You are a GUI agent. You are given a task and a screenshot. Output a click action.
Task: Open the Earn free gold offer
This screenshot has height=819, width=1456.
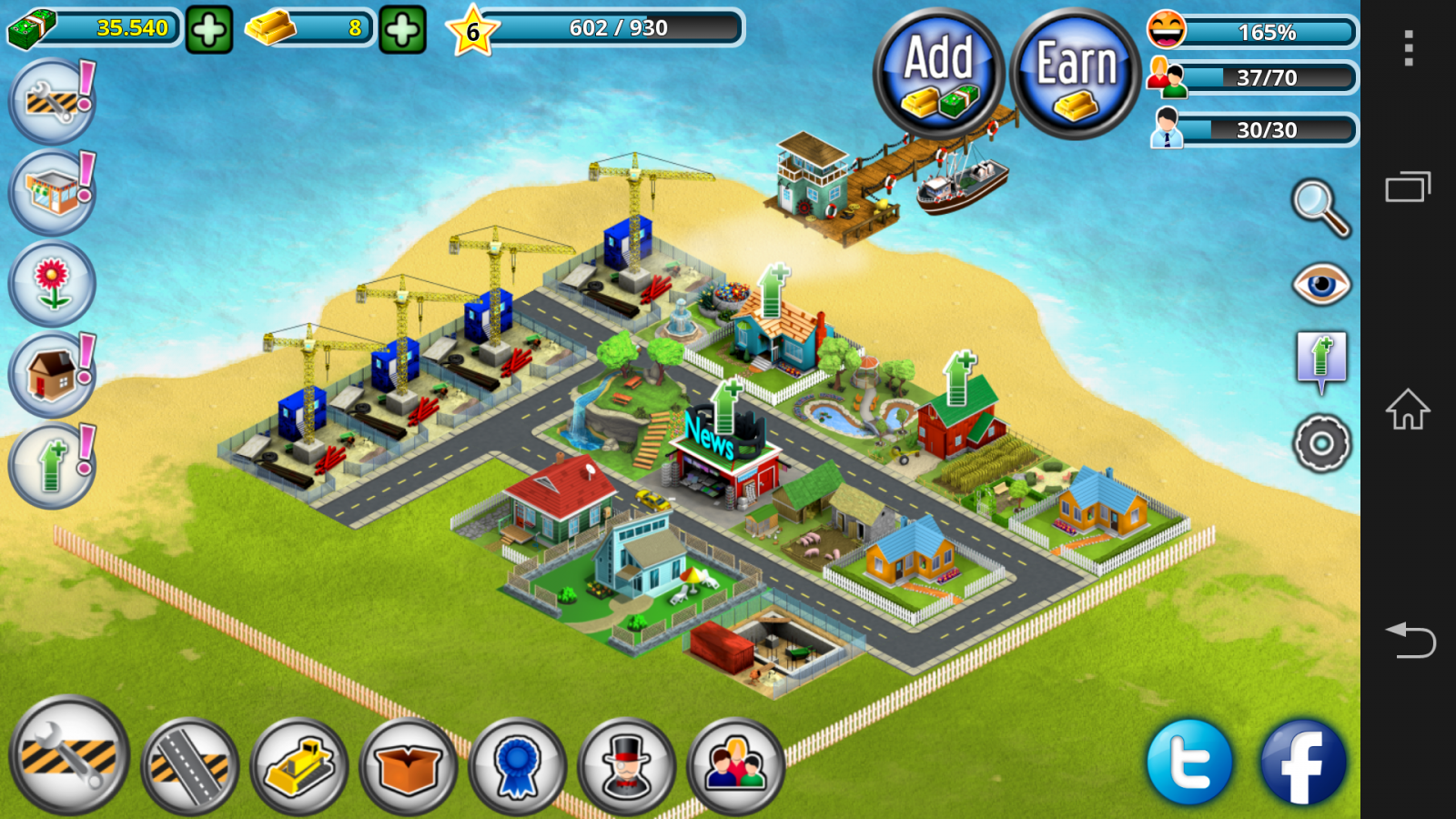point(1076,75)
